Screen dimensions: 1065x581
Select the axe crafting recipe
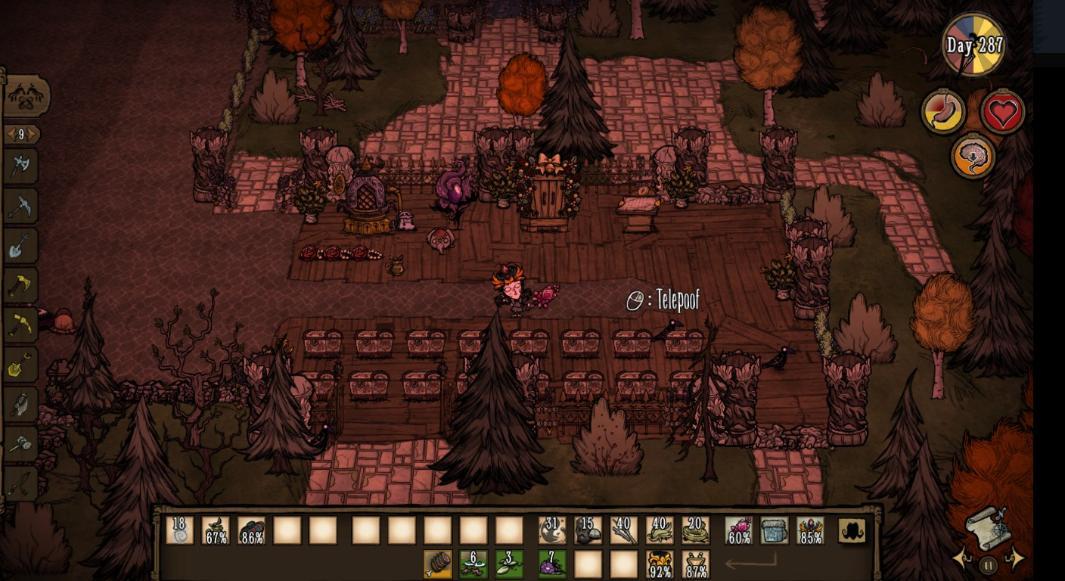pyautogui.click(x=22, y=167)
